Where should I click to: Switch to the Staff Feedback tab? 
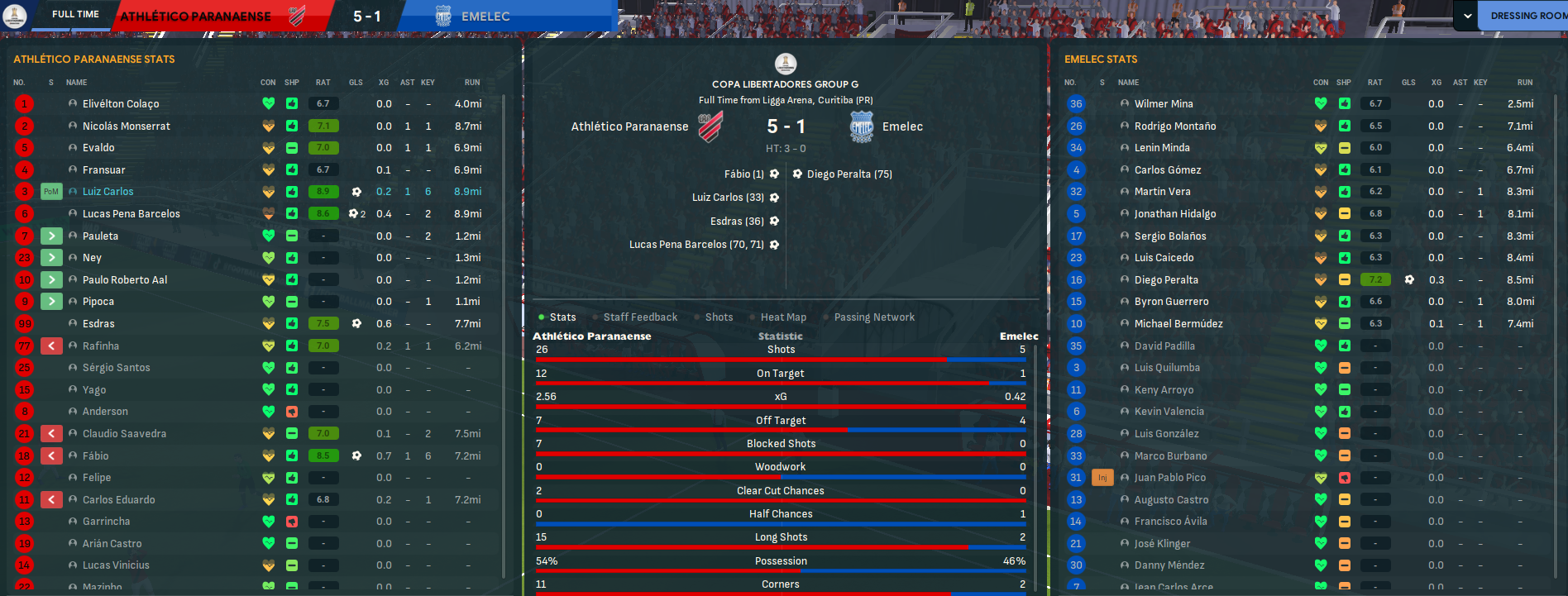tap(640, 317)
